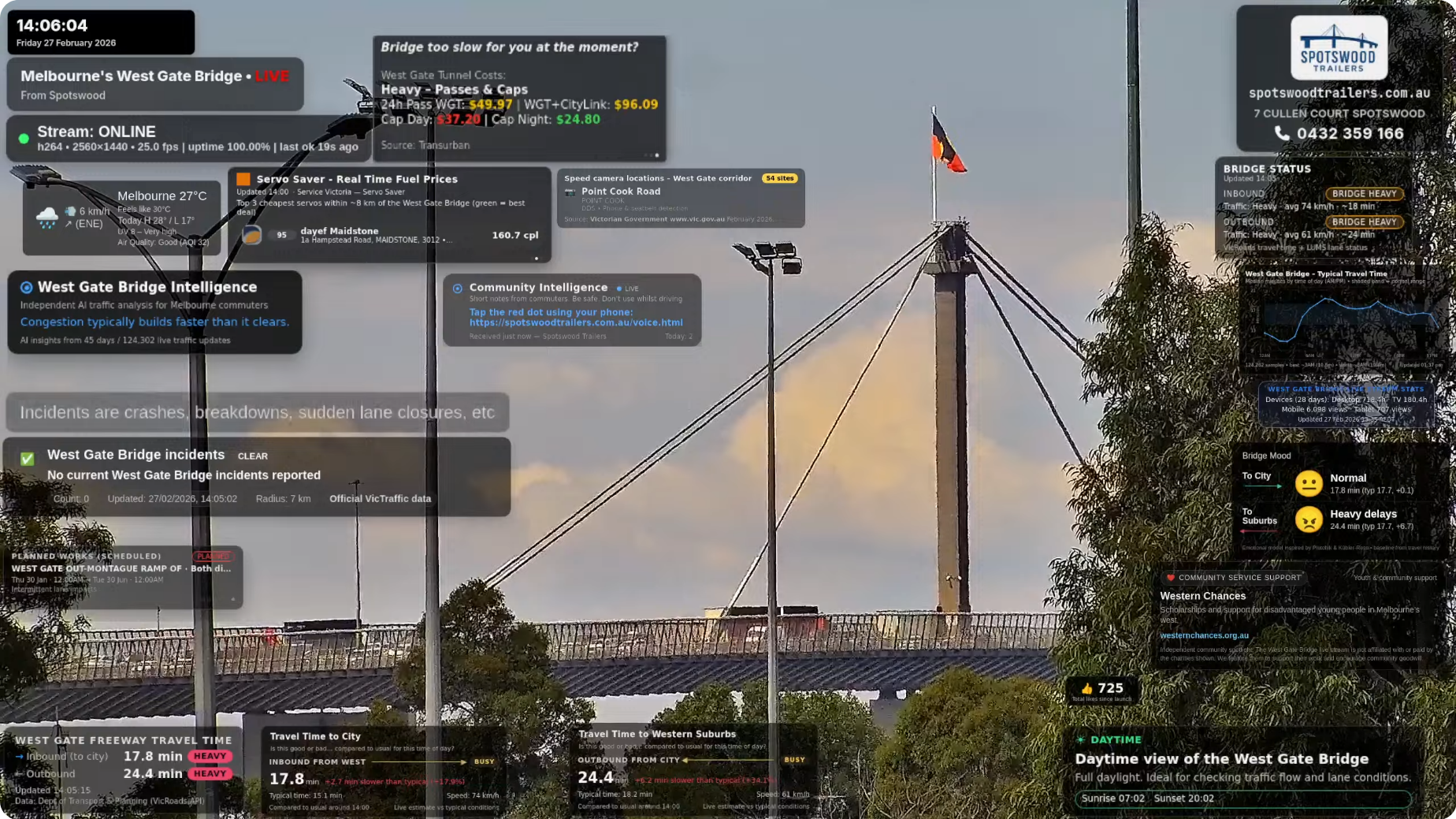Click the Spotswood Trailers bridge logo
1456x819 pixels.
click(1338, 47)
